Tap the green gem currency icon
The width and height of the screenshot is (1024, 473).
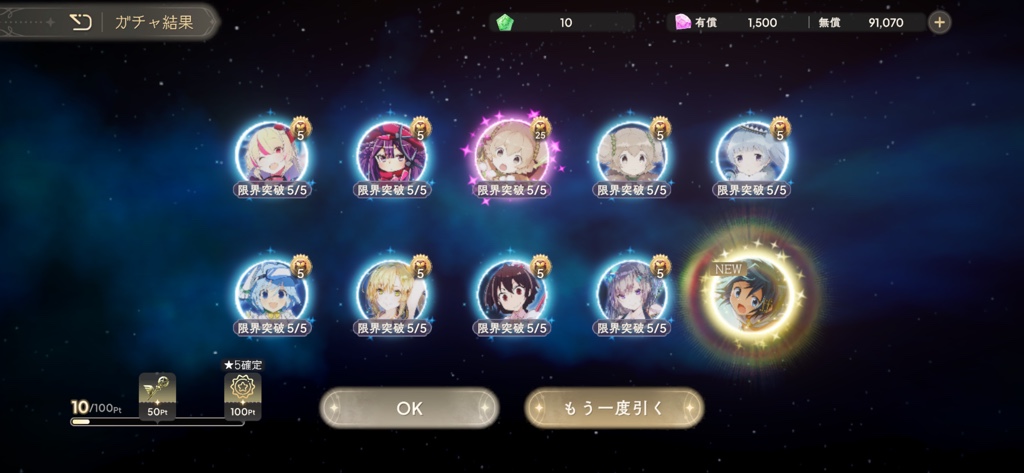click(x=505, y=22)
